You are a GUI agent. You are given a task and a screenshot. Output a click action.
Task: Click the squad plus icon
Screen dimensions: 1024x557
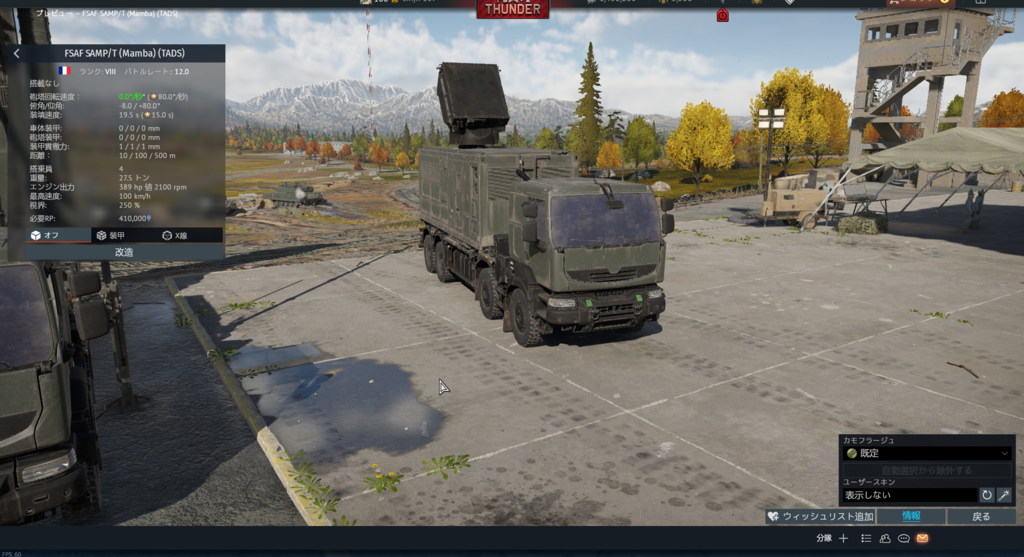843,538
